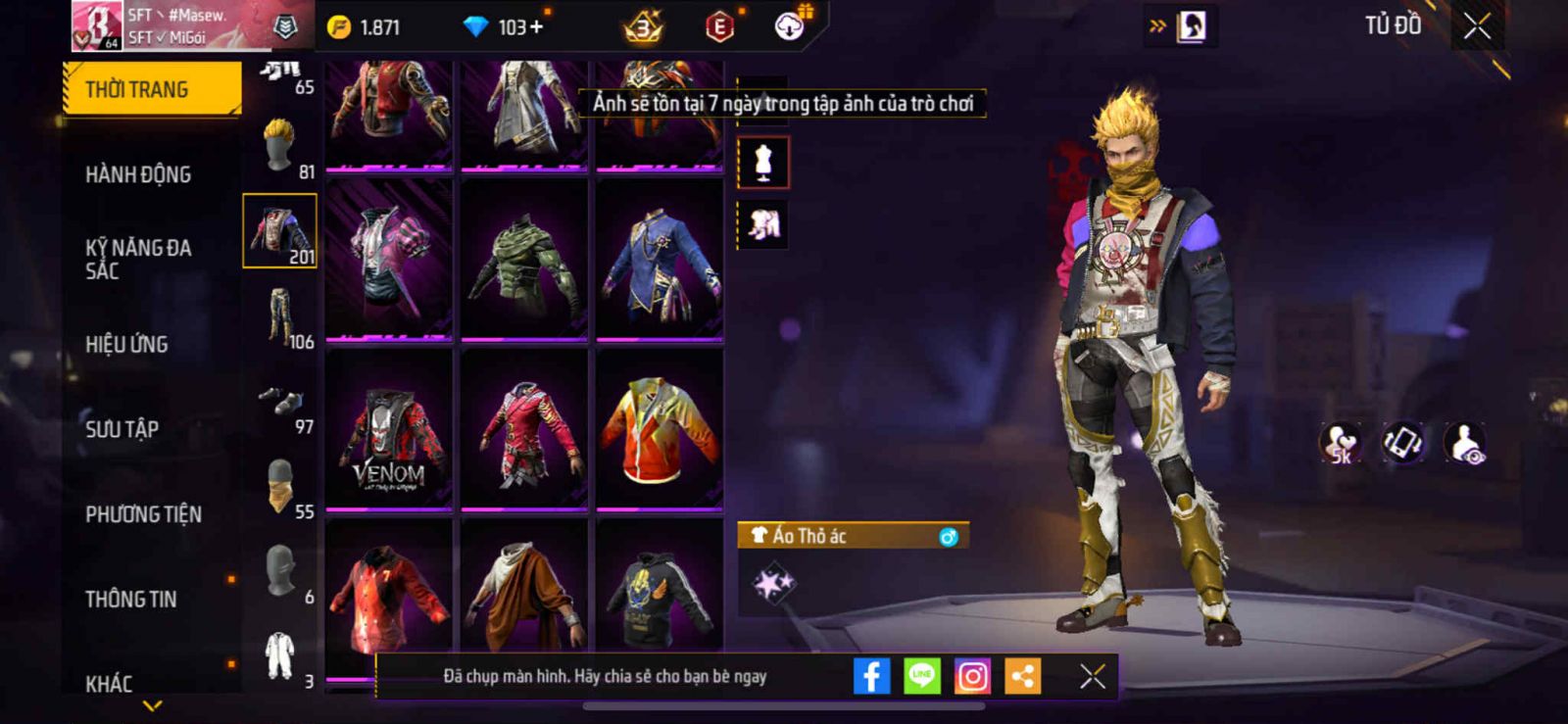The image size is (1568, 724).
Task: Select the KỸ NĂNG ĐA SẮC tab
Action: pos(138,259)
